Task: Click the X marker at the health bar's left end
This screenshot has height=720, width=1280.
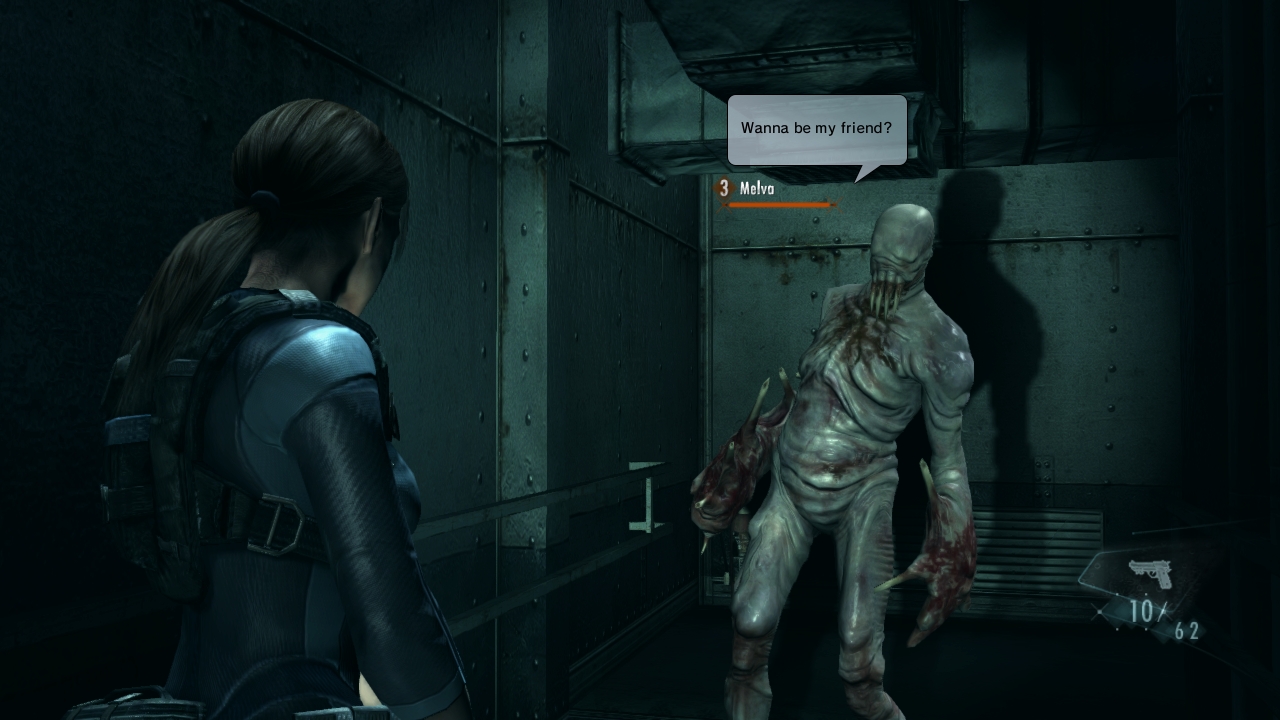Action: coord(724,204)
